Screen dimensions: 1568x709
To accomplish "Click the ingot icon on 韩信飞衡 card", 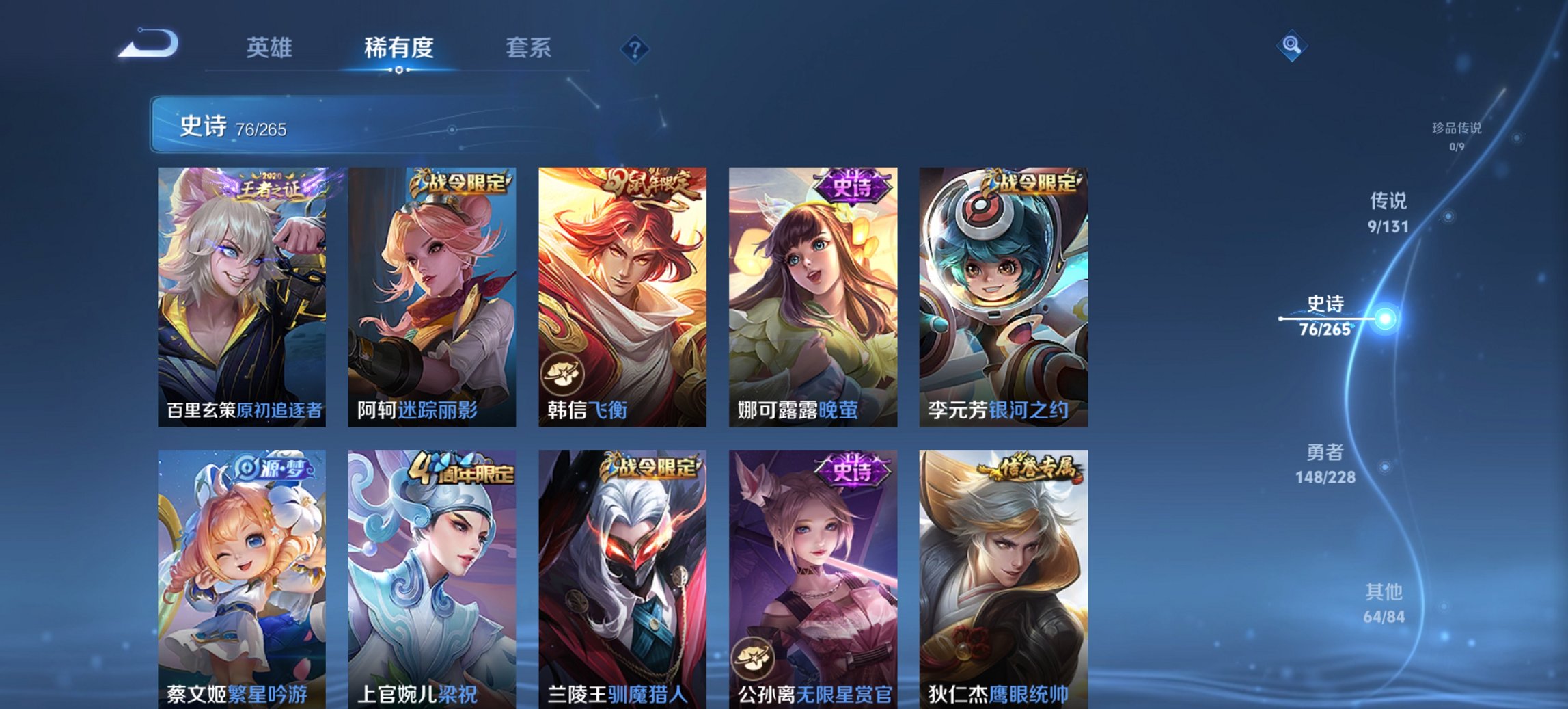I will click(x=563, y=374).
